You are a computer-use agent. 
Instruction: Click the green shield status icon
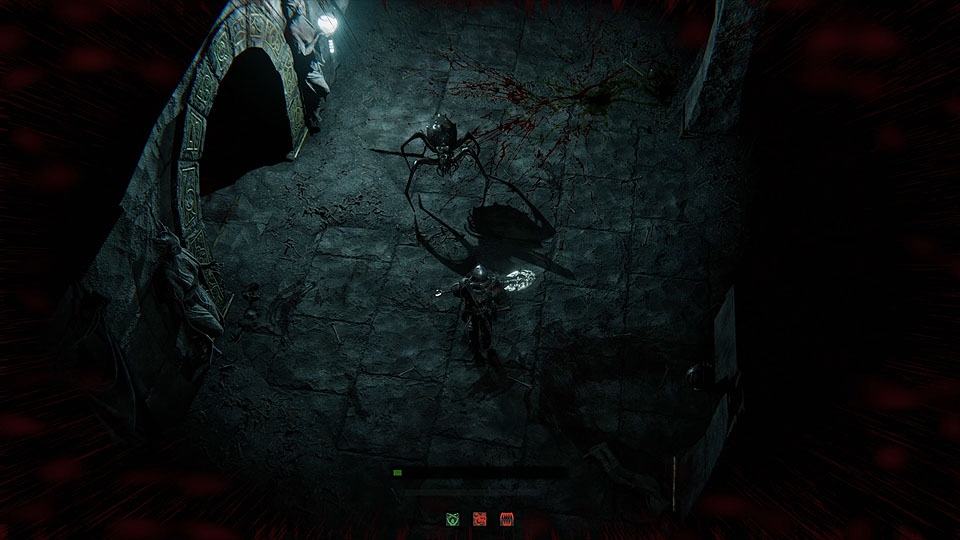[452, 519]
